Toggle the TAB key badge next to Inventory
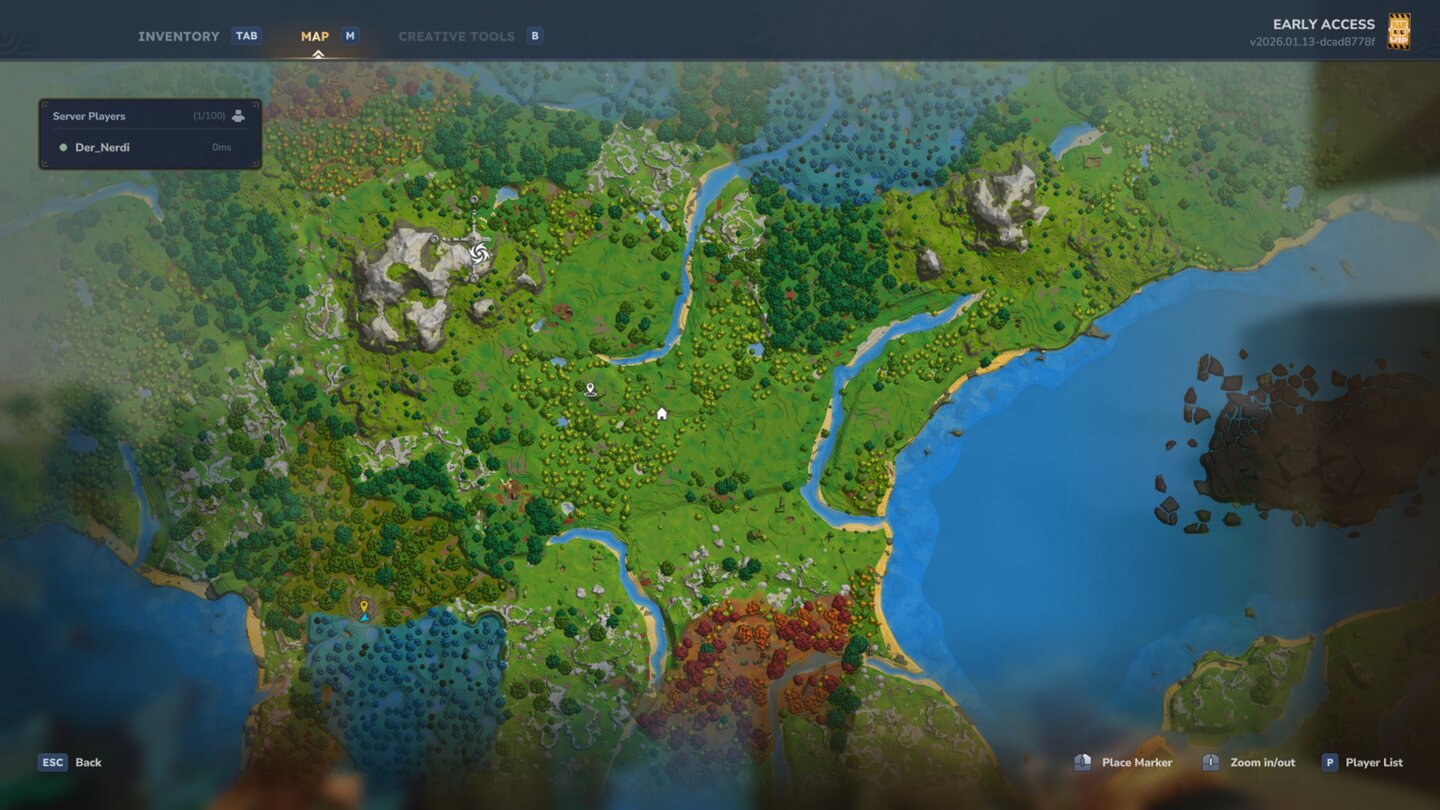1440x810 pixels. click(x=246, y=35)
